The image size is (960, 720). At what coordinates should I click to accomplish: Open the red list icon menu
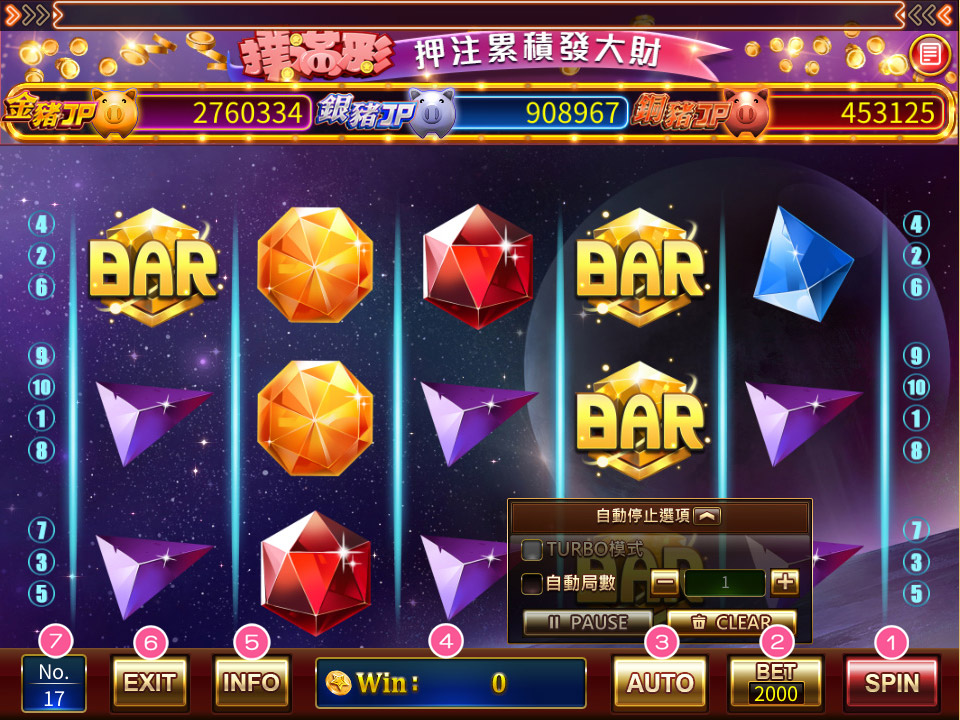pyautogui.click(x=929, y=53)
